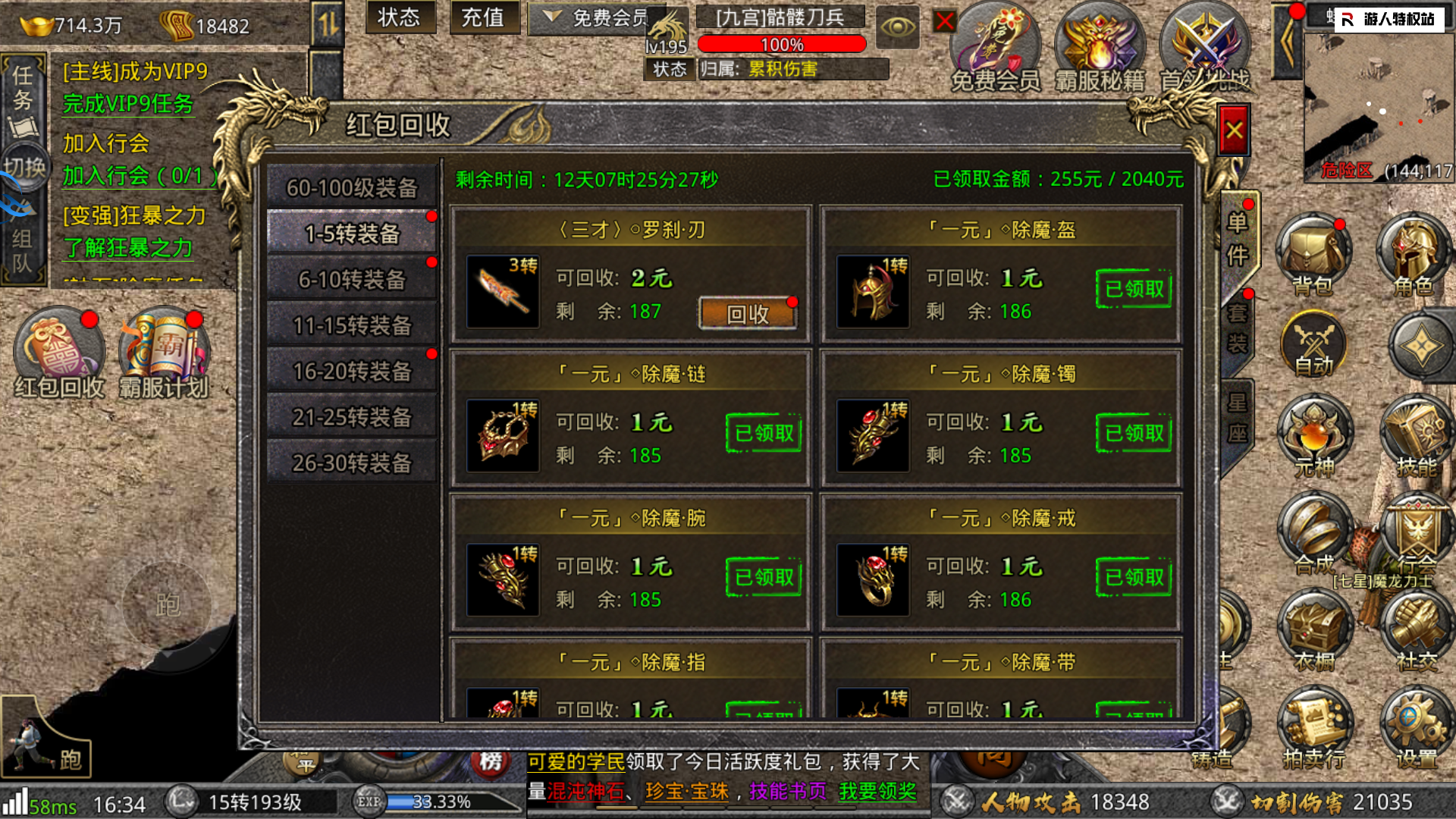This screenshot has height=819, width=1456.
Task: Choose the 16-20转装备 tab
Action: (x=352, y=371)
